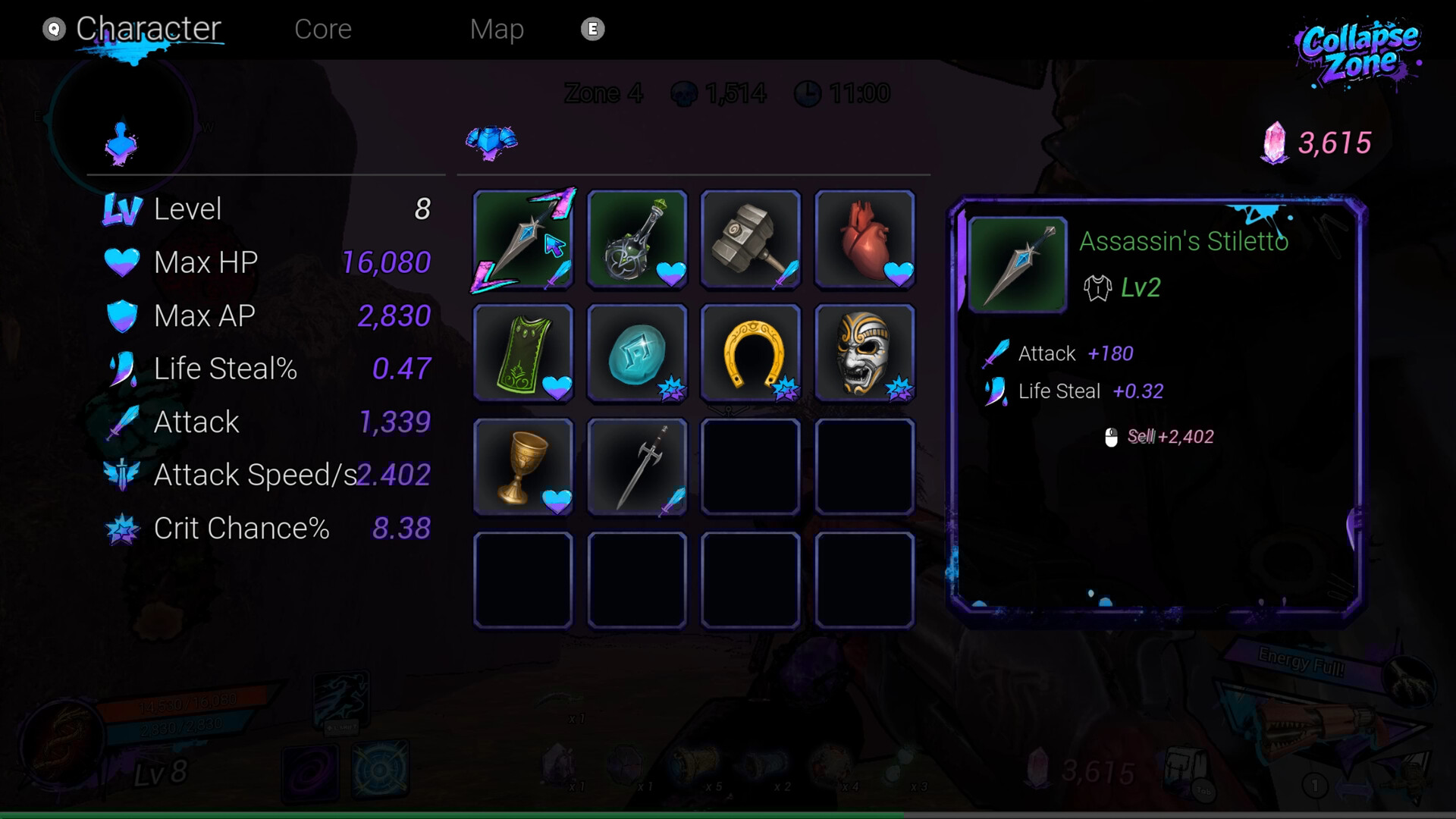Open the Map tab
1456x819 pixels.
coord(497,29)
